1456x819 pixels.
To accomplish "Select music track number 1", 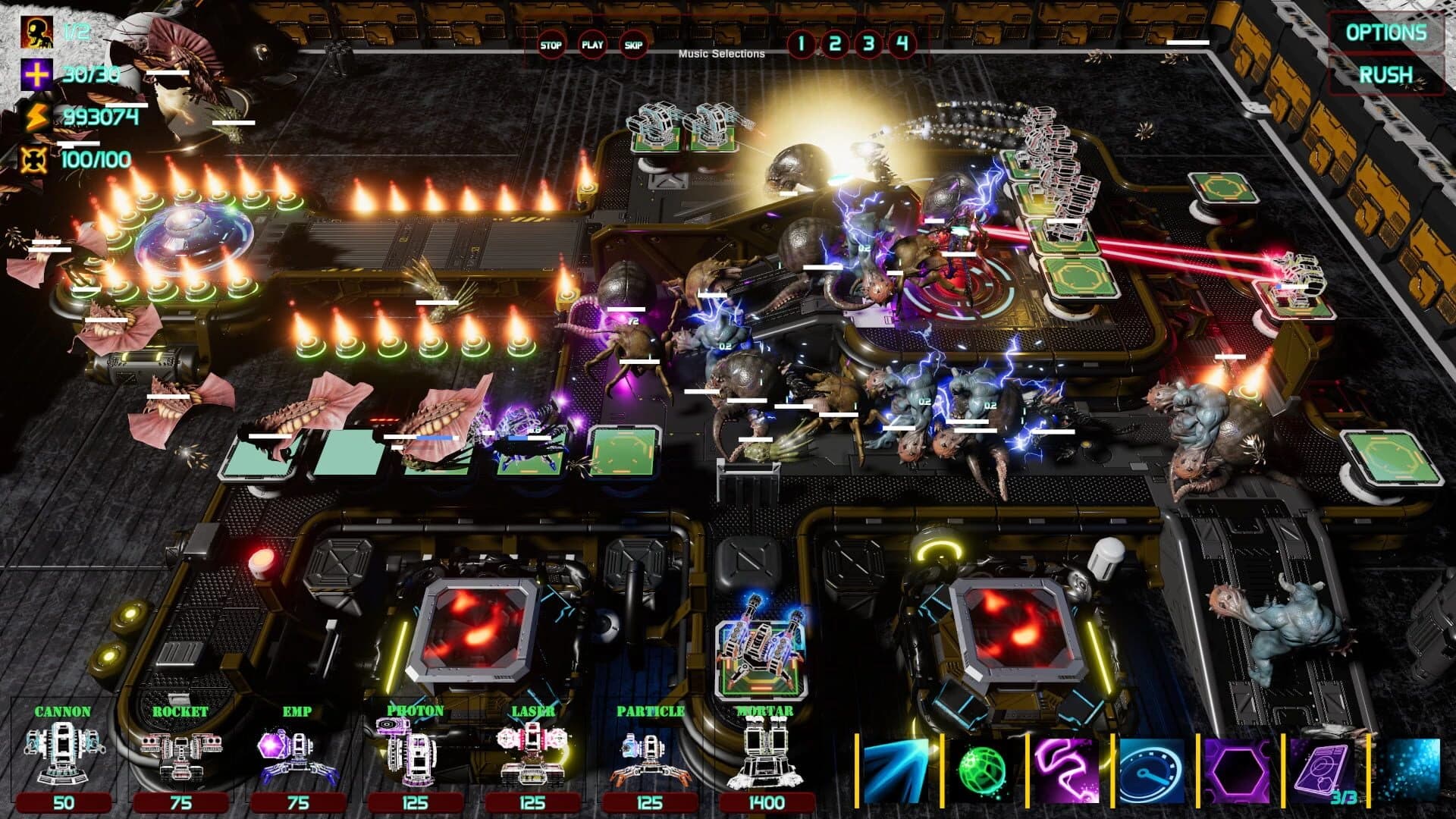I will (x=801, y=43).
